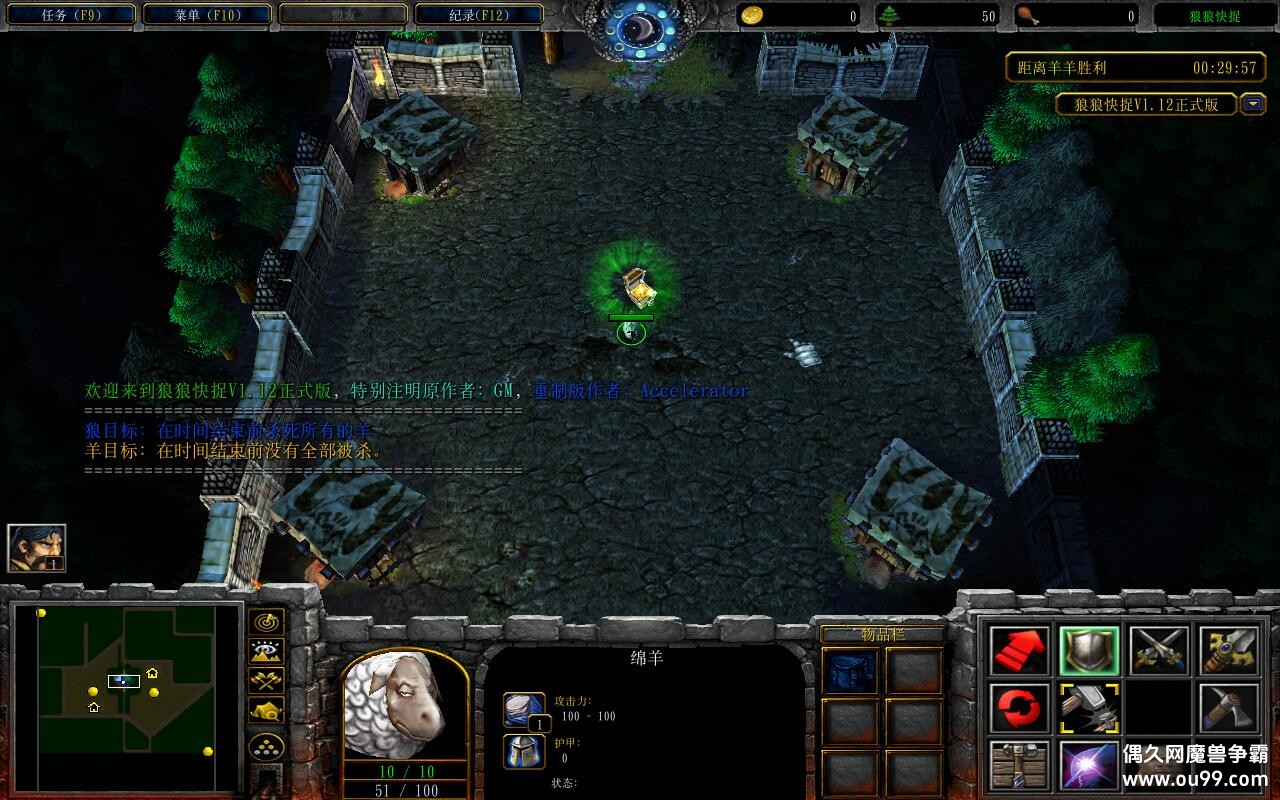Image resolution: width=1280 pixels, height=800 pixels.
Task: Use the crossed swords Attack command
Action: pos(1159,651)
